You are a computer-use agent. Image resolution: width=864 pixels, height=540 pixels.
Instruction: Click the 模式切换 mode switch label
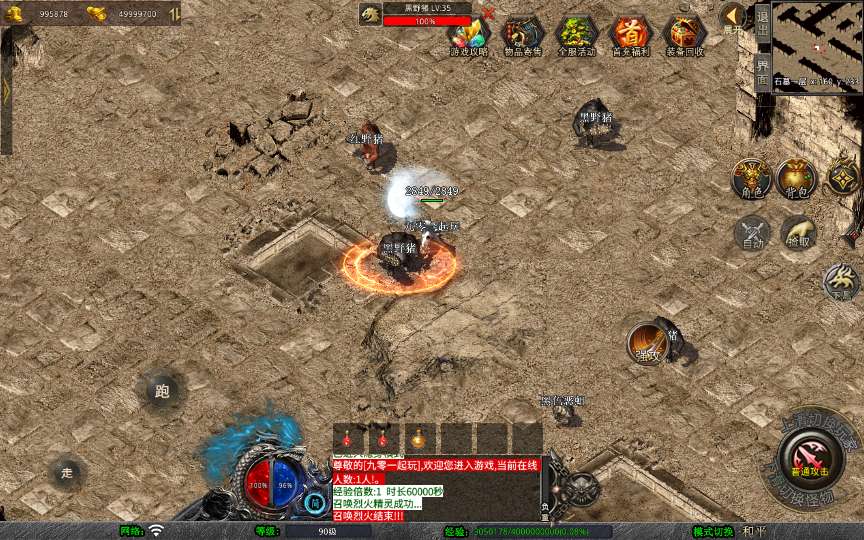[718, 531]
